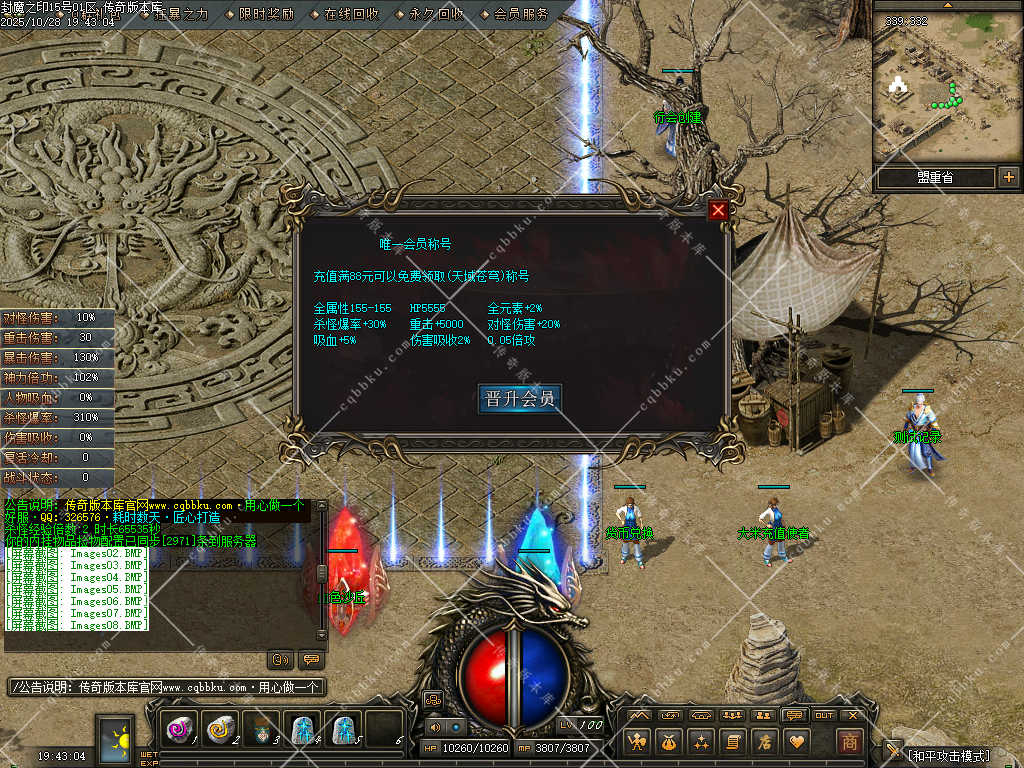The width and height of the screenshot is (1024, 768).
Task: Open the character equipment icon
Action: pyautogui.click(x=637, y=742)
